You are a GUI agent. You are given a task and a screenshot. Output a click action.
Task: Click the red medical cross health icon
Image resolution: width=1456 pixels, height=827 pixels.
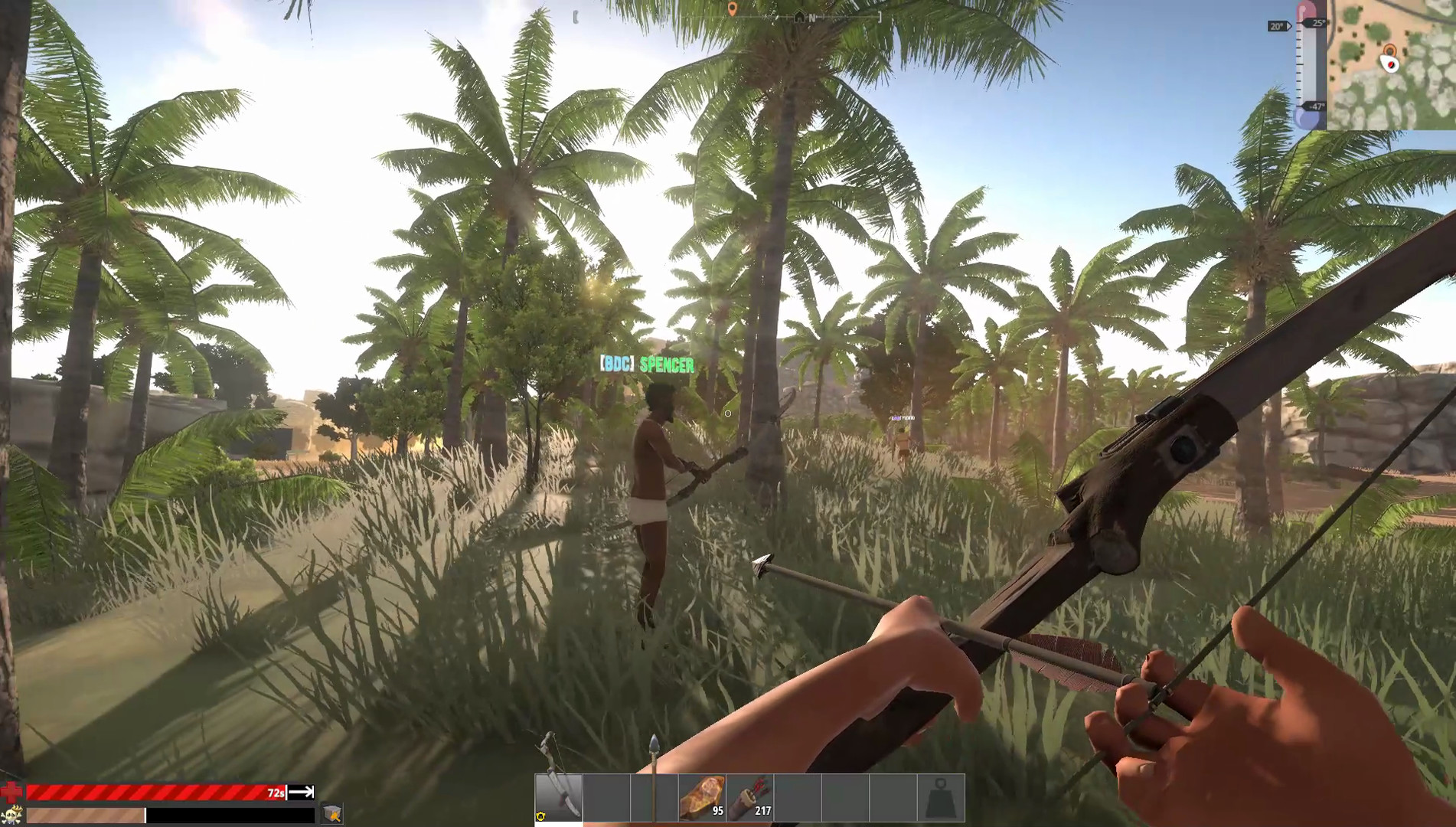(x=11, y=792)
